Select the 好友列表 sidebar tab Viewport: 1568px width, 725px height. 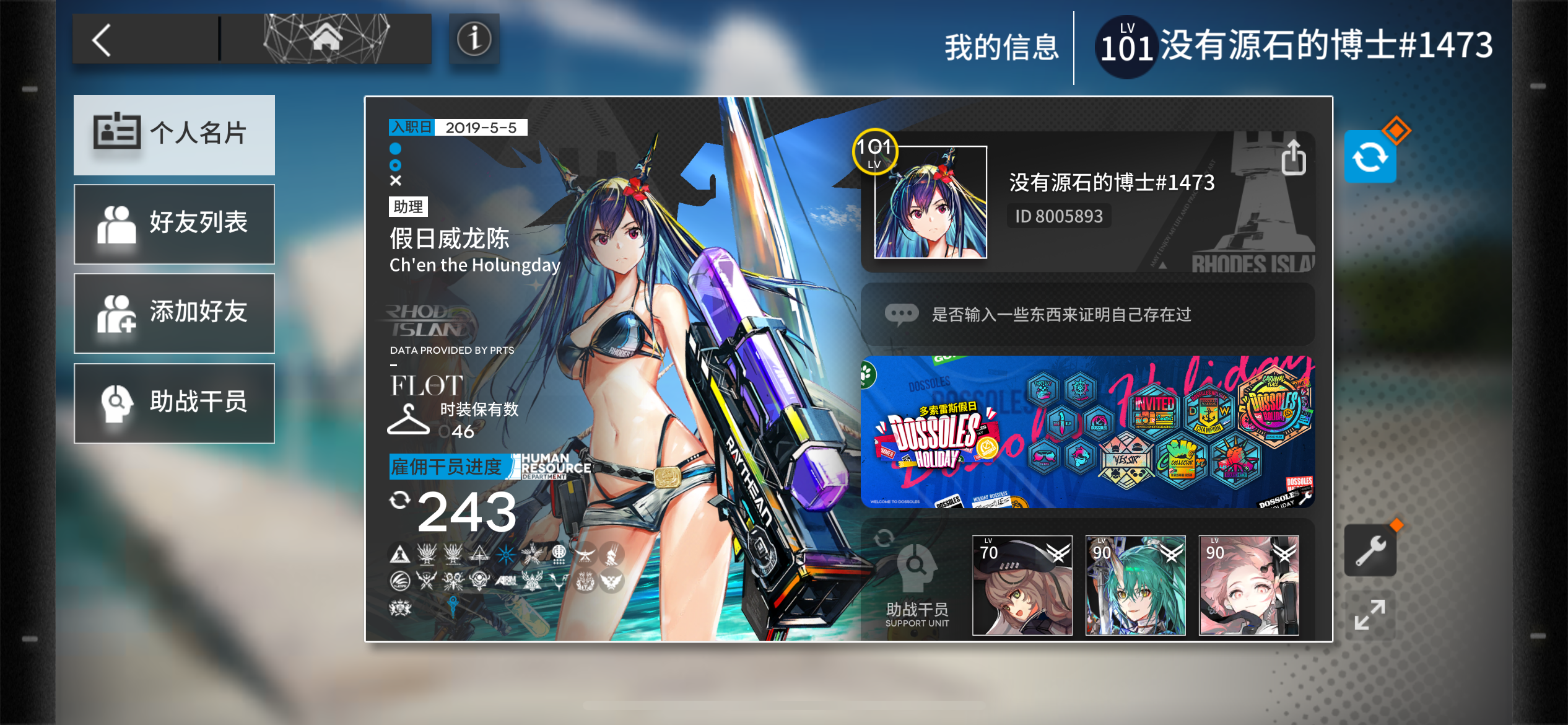174,223
